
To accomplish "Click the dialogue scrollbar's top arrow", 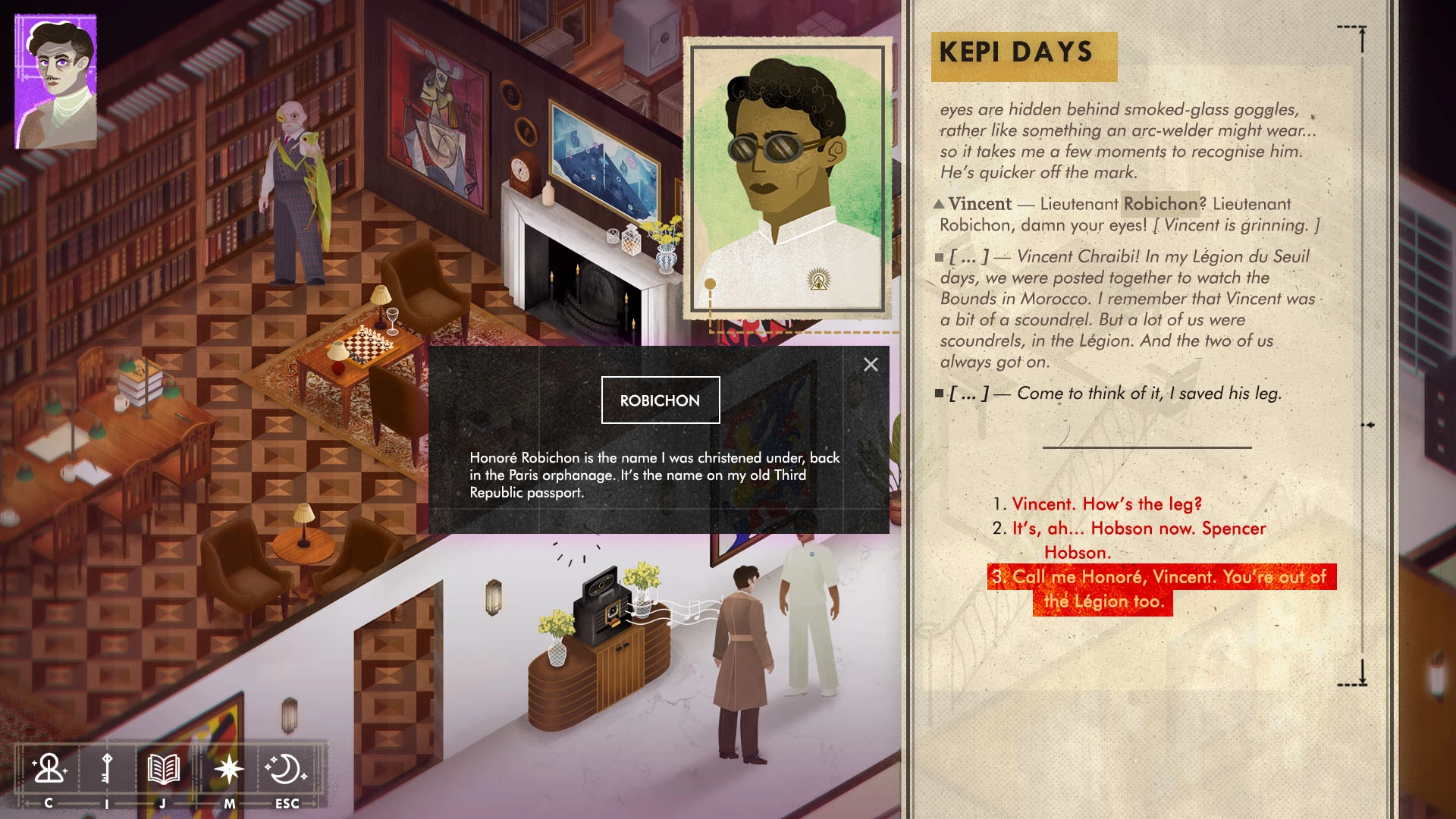I will click(1362, 38).
